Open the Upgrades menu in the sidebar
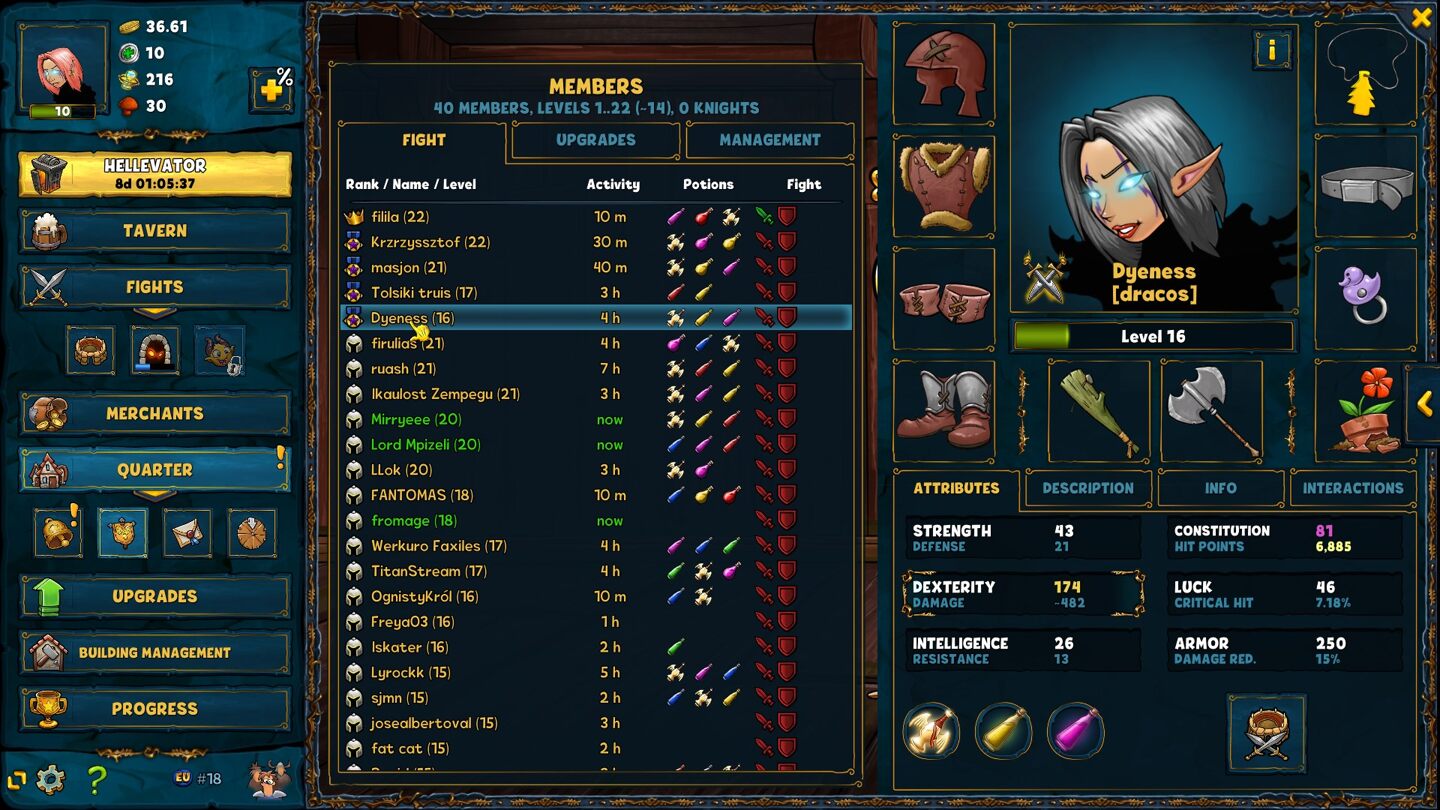The image size is (1440, 810). (155, 596)
